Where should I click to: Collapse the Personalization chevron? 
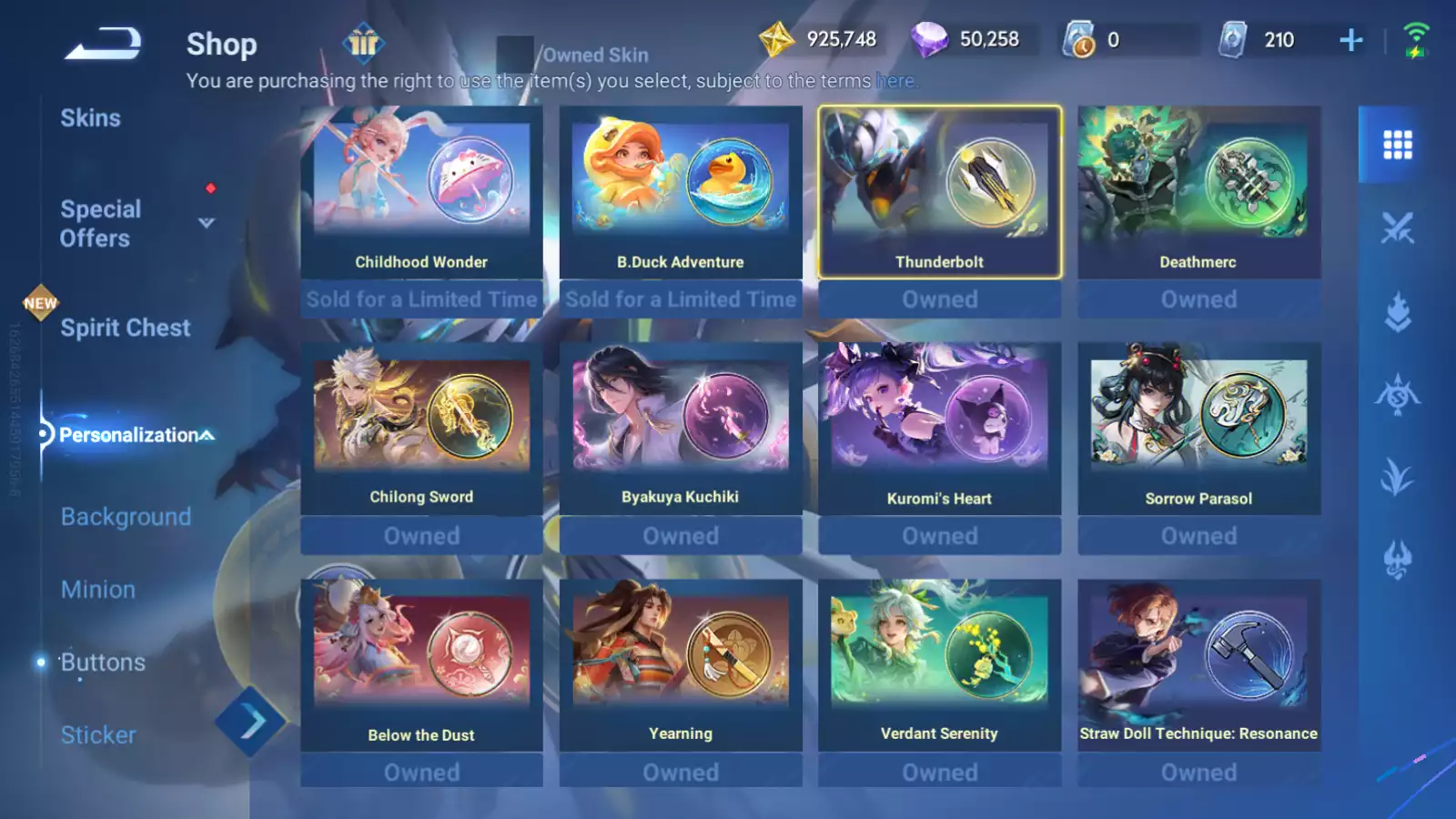tap(206, 435)
